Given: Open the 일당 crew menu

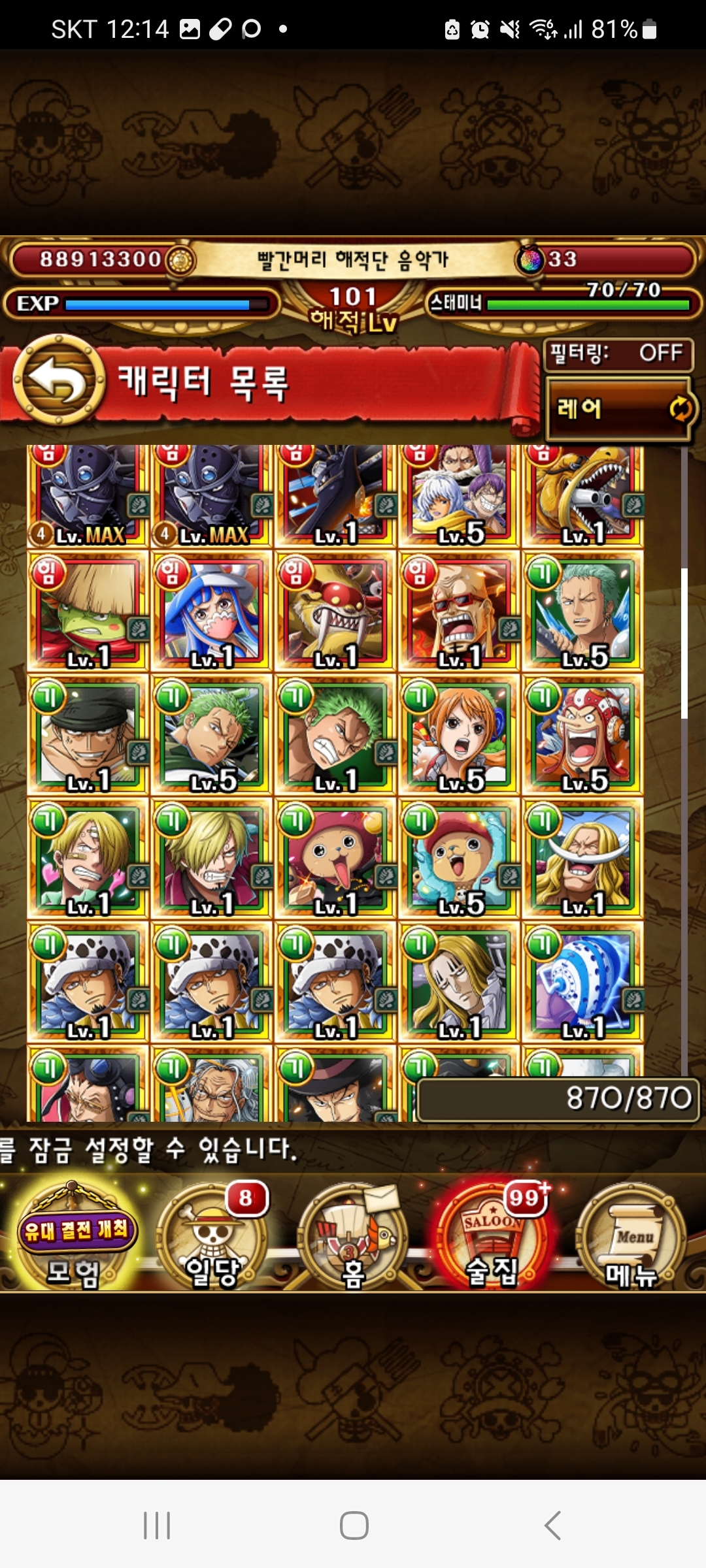Looking at the screenshot, I should coord(212,1238).
